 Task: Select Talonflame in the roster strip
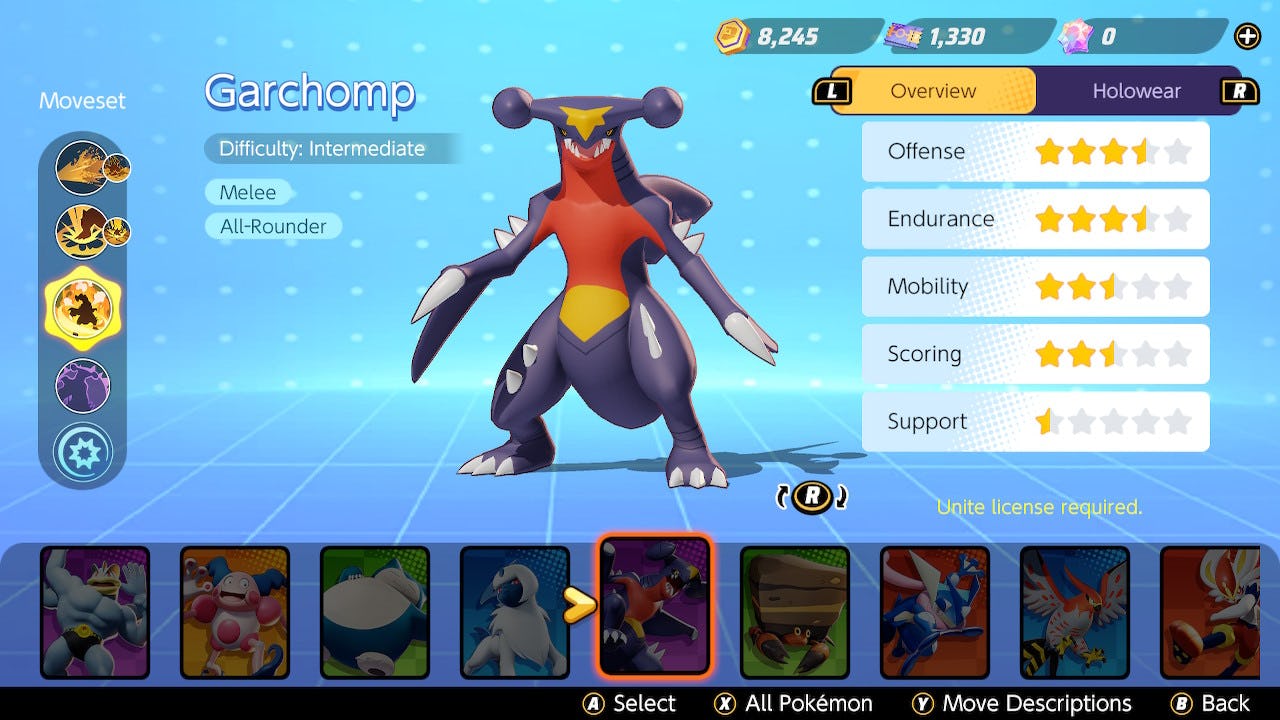[x=1075, y=612]
